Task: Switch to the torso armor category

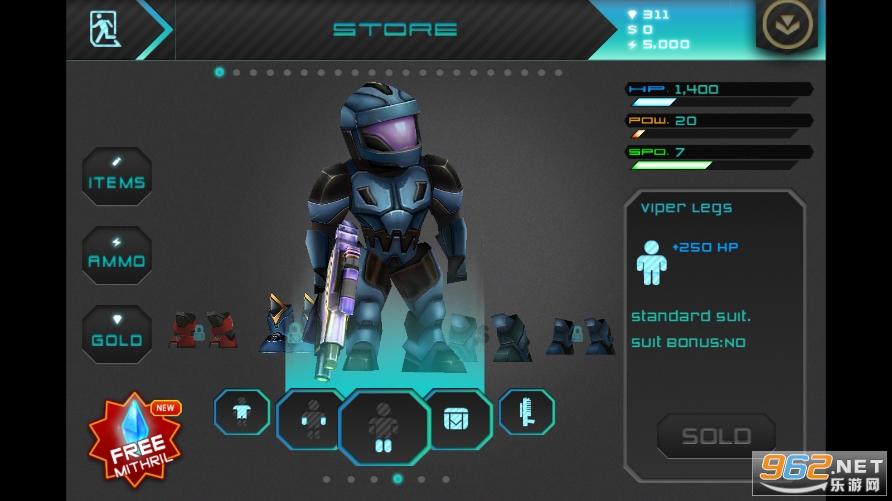Action: (241, 412)
